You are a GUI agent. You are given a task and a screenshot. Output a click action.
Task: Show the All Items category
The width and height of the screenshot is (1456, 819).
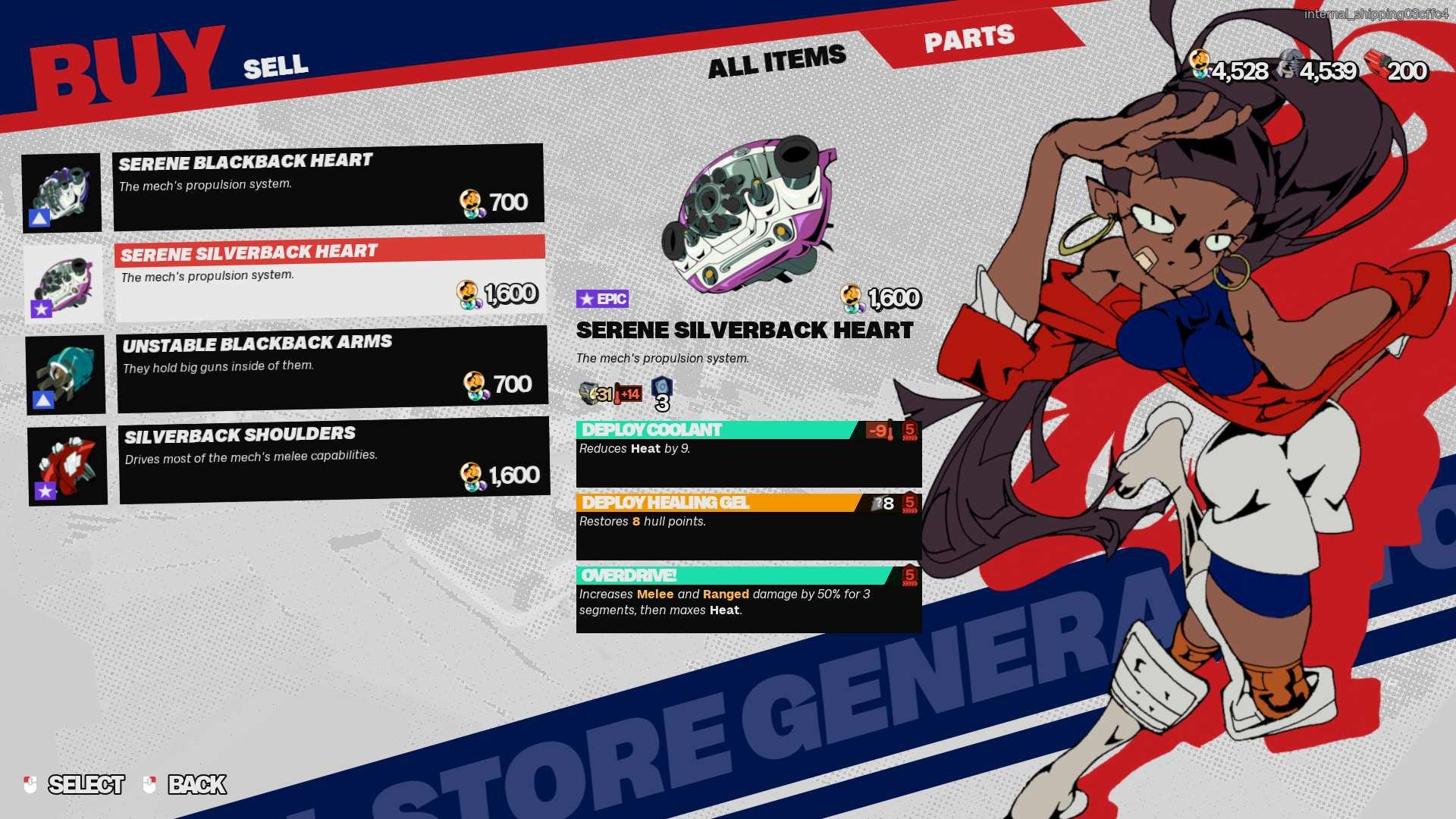(777, 61)
